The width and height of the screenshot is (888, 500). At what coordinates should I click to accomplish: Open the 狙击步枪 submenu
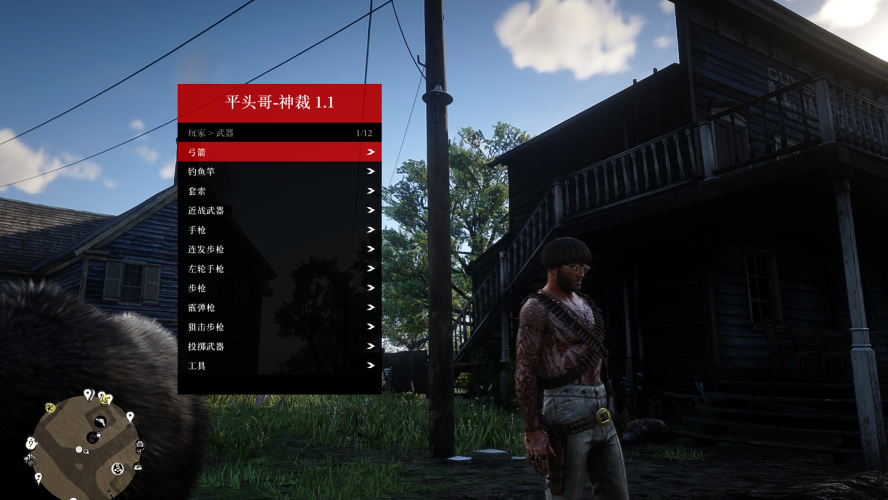279,327
